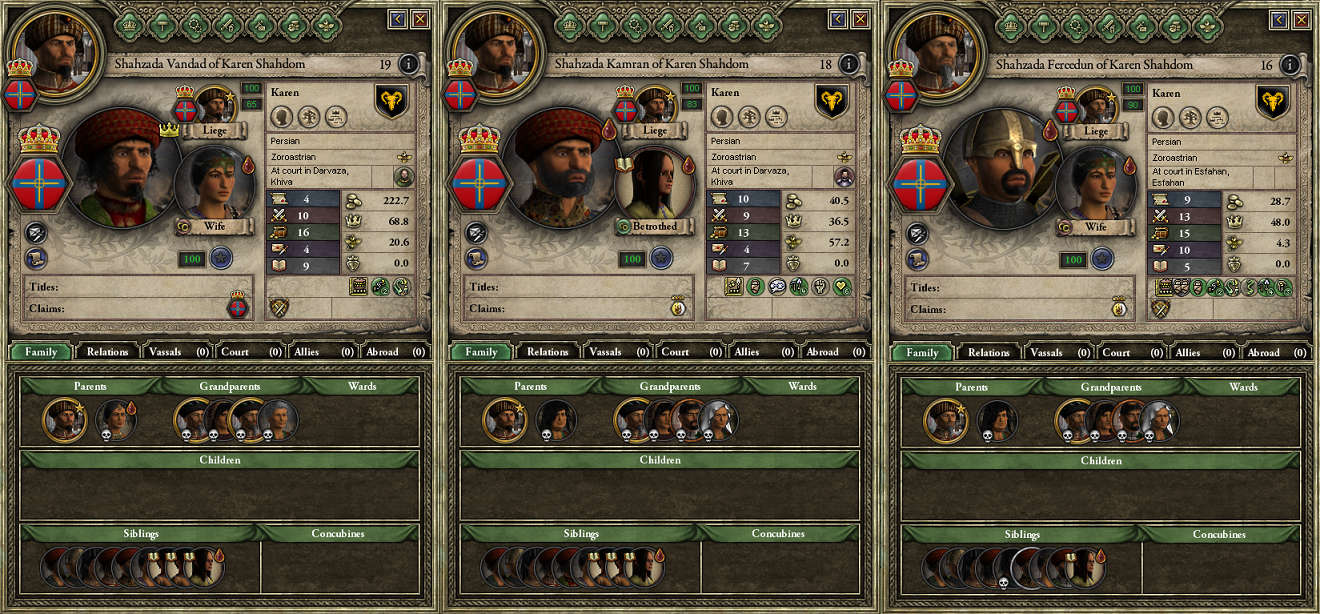The image size is (1320, 614).
Task: Open info button beside Kamran's age 18
Action: tap(849, 64)
